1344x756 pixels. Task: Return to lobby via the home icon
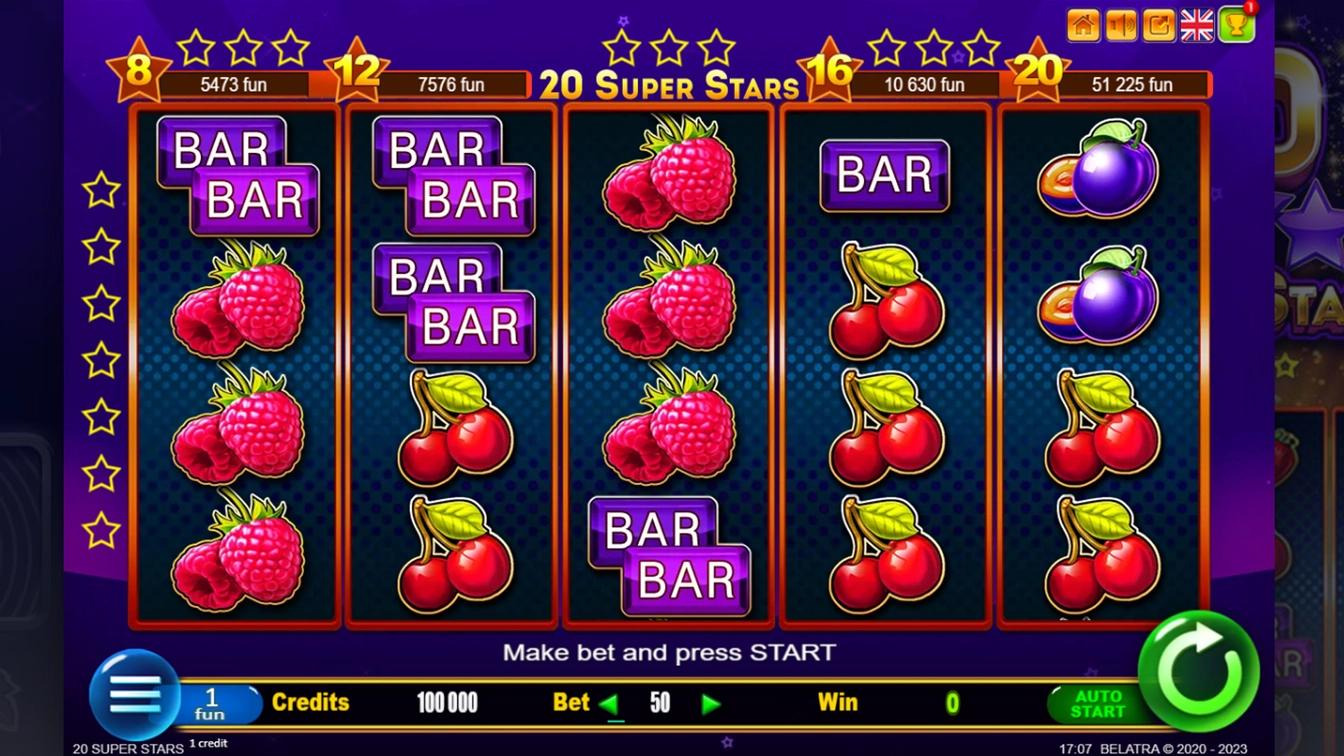pyautogui.click(x=1083, y=26)
